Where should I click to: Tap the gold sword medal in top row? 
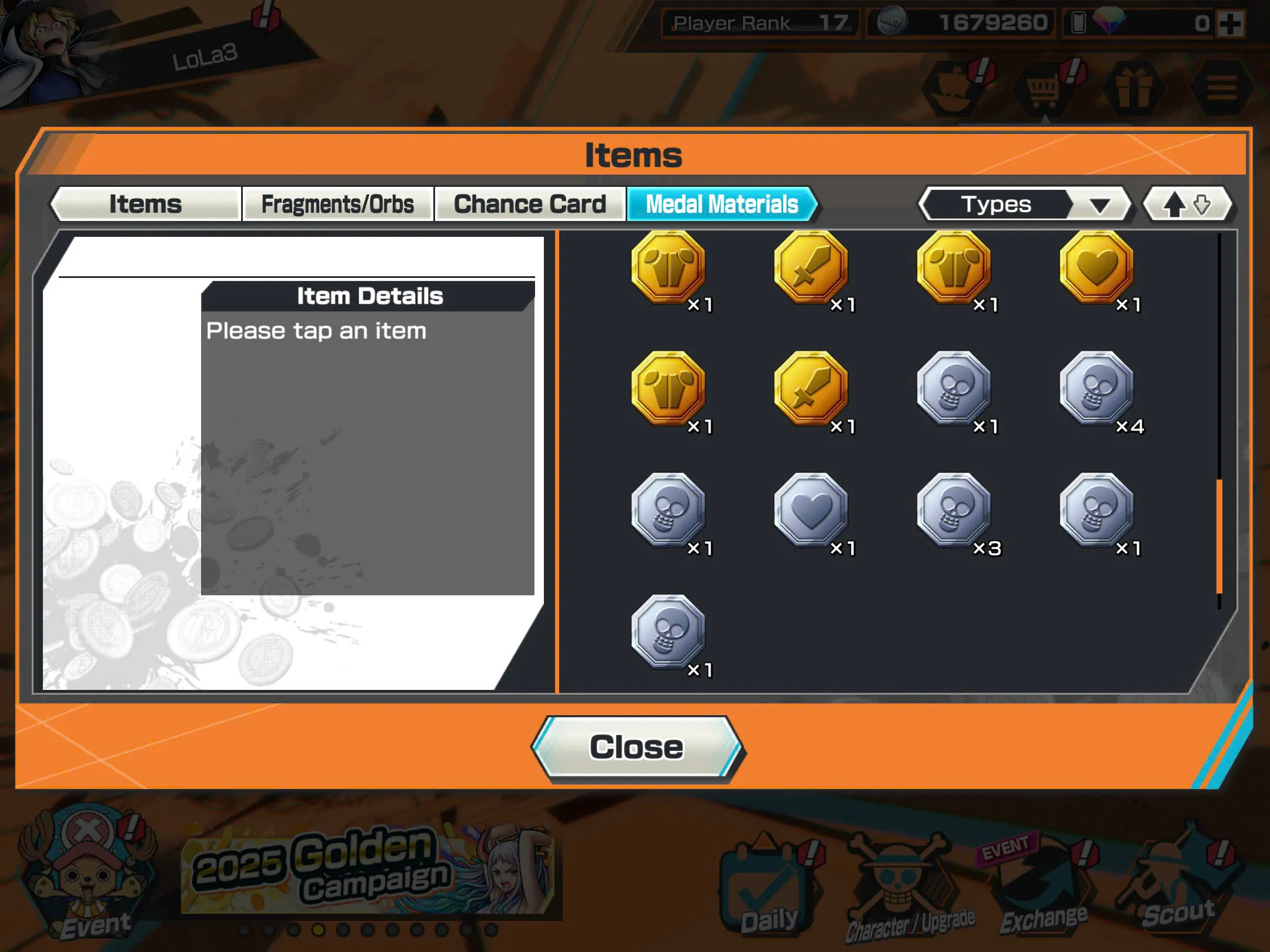[811, 267]
